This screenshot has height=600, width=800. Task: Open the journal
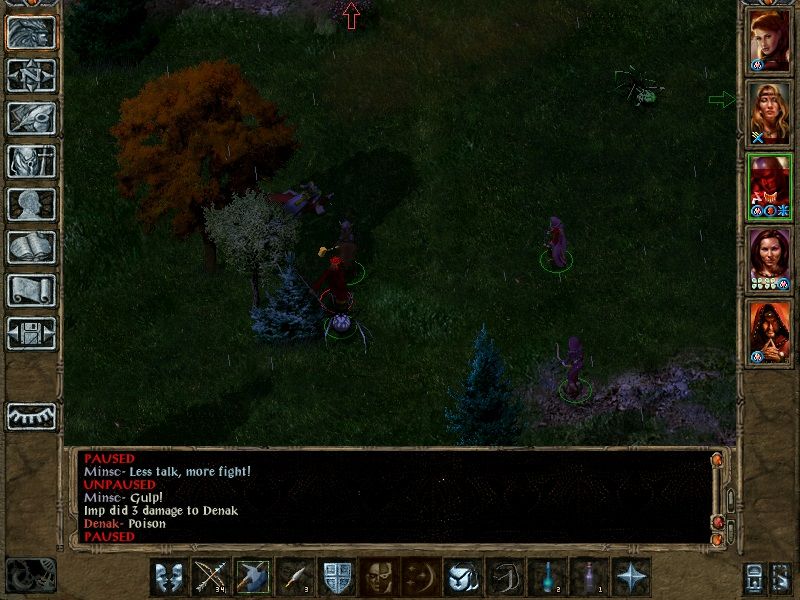pos(31,118)
